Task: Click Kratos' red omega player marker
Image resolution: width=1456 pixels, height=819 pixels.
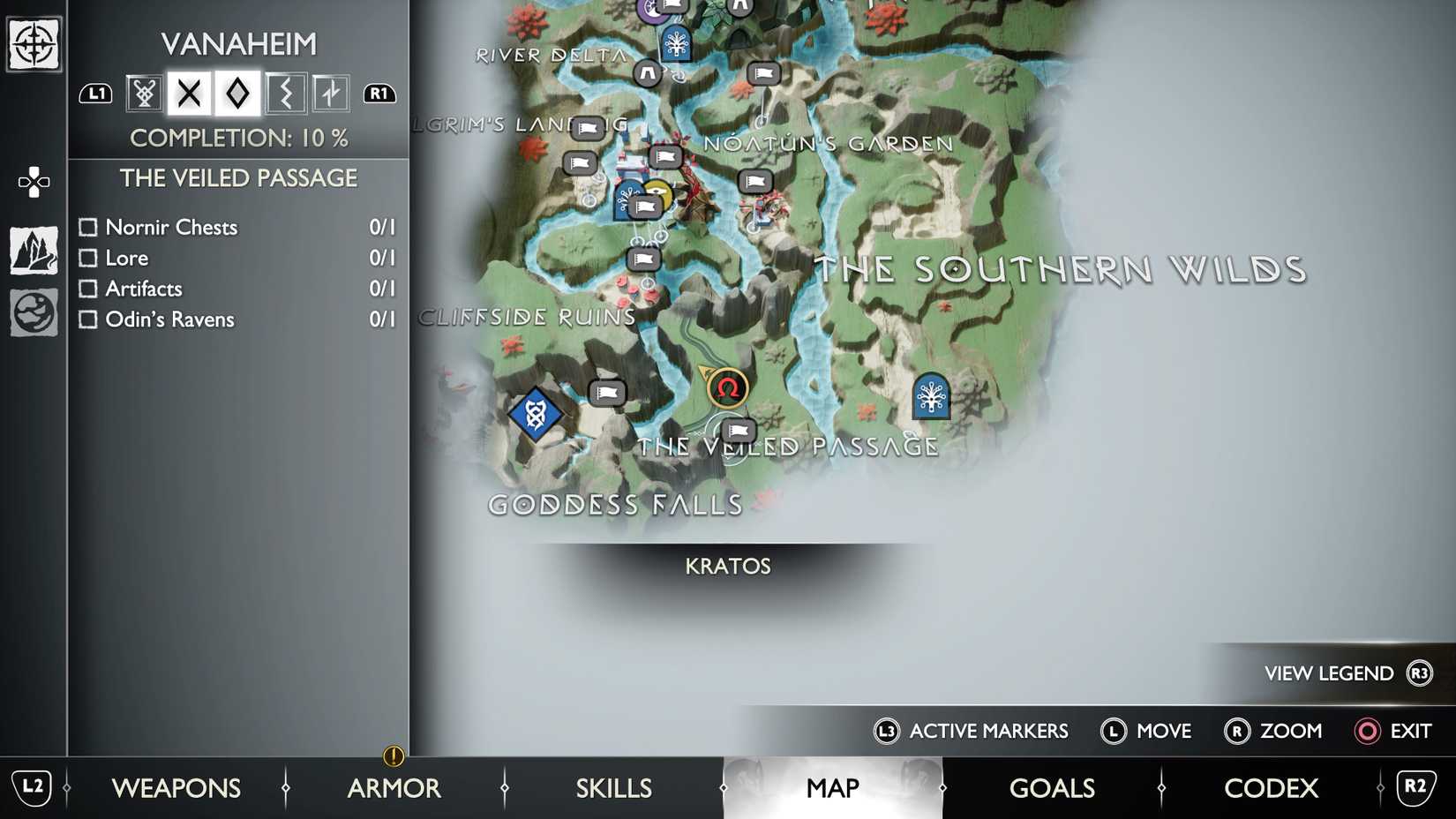Action: click(727, 387)
